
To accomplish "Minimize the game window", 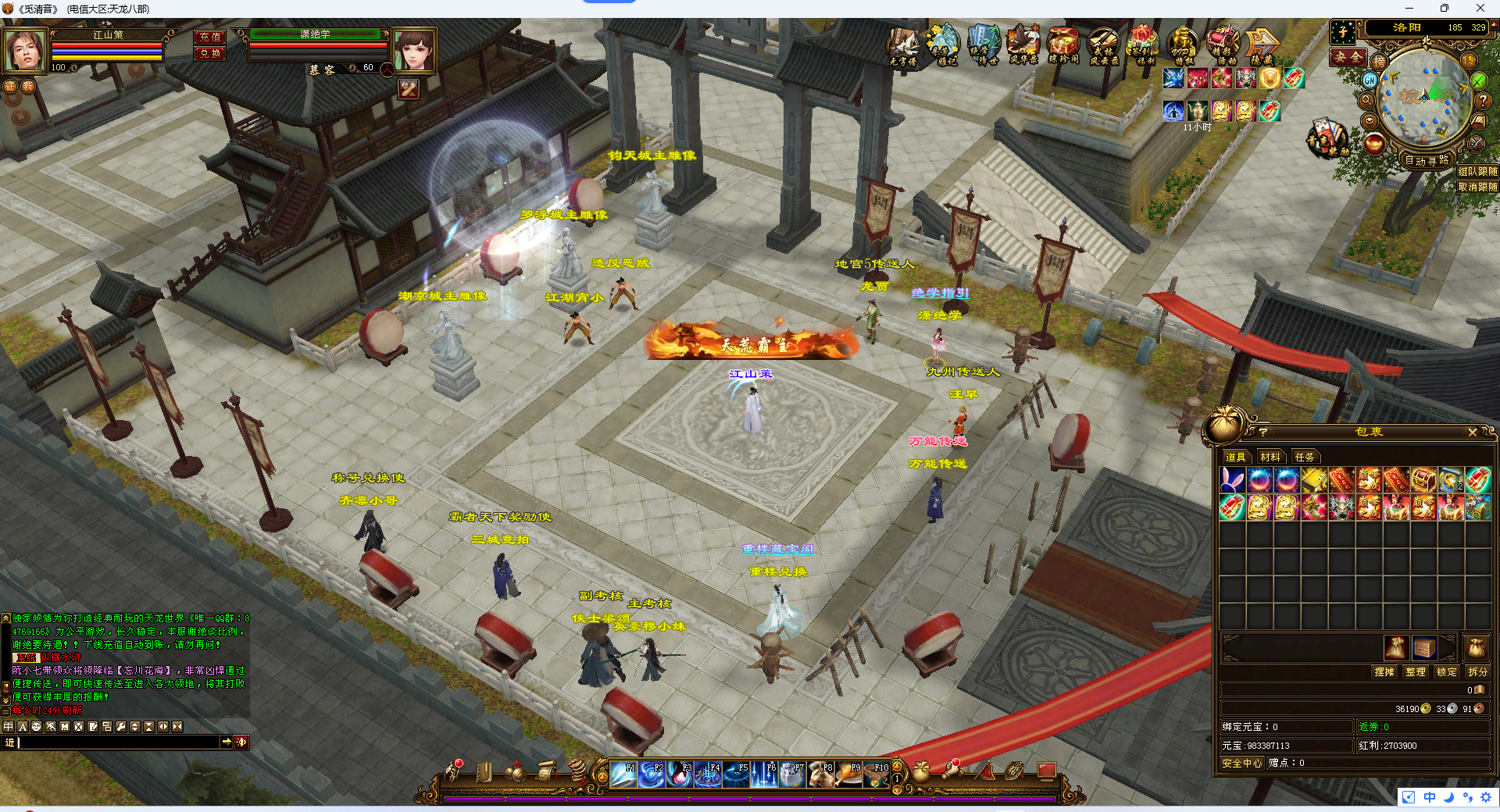I will pyautogui.click(x=1409, y=9).
